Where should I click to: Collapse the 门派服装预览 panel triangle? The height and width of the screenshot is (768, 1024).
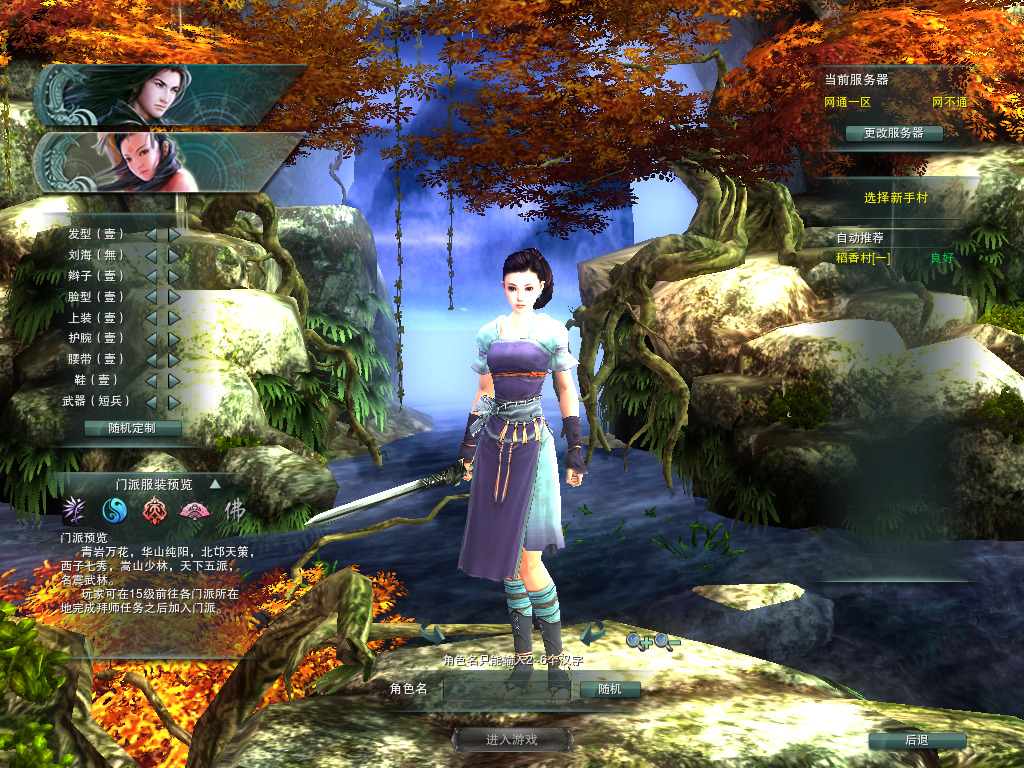[x=214, y=484]
